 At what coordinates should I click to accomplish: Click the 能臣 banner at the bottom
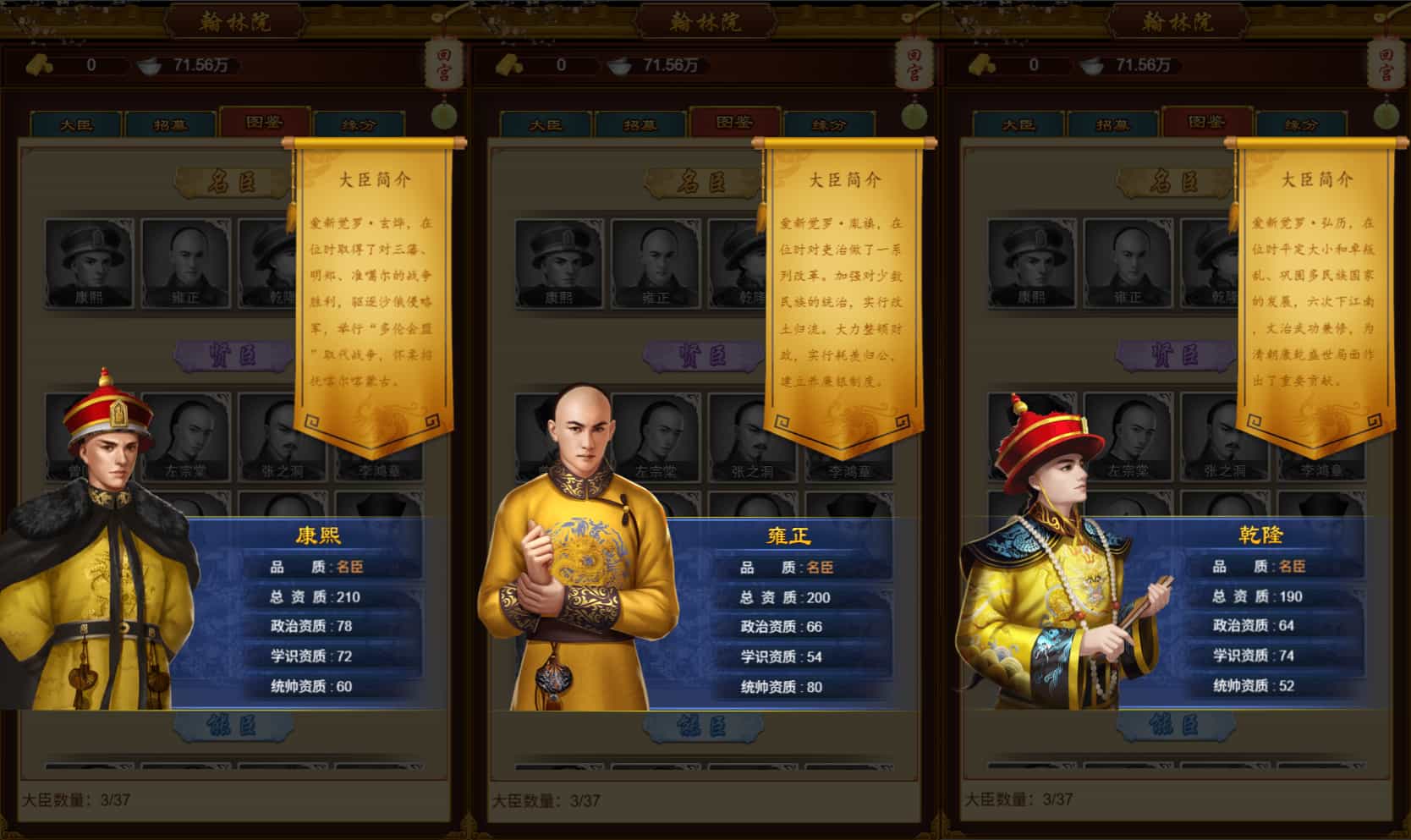coord(233,727)
